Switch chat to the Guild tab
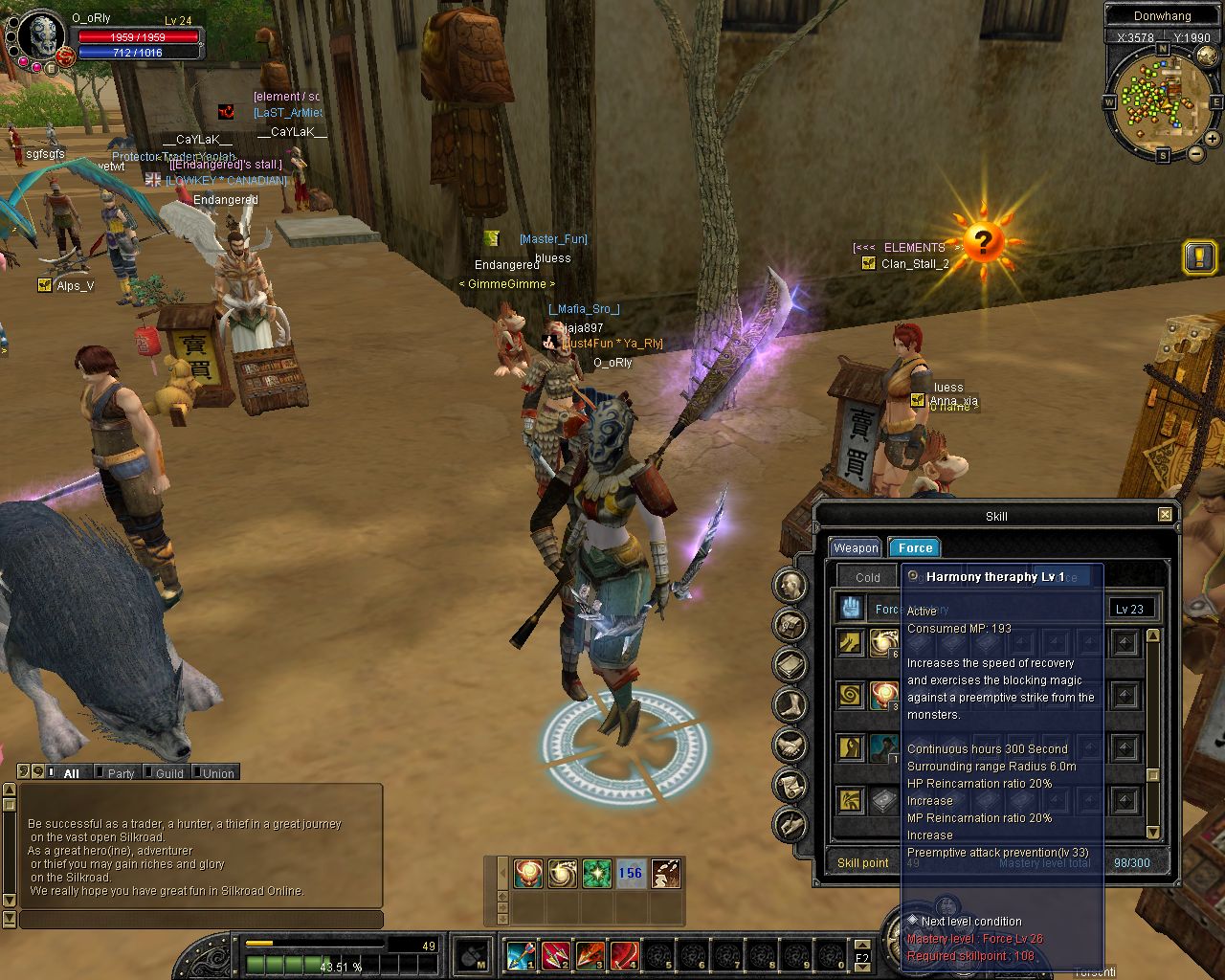This screenshot has width=1225, height=980. [168, 773]
